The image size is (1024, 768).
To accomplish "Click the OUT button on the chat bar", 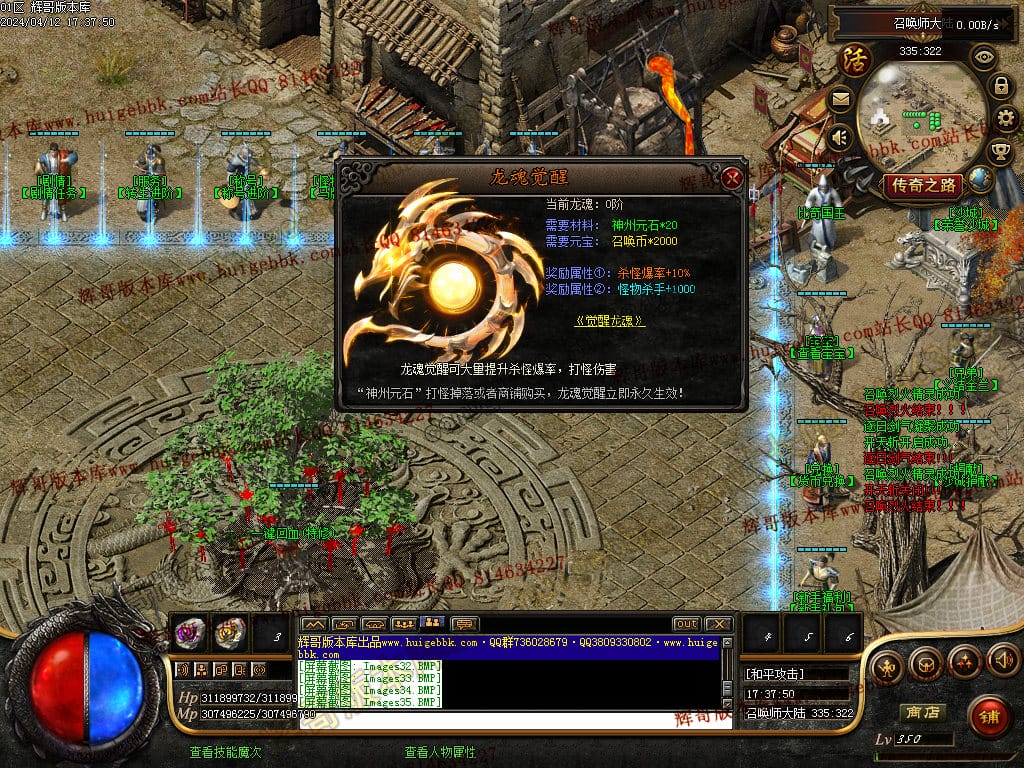I will (686, 624).
